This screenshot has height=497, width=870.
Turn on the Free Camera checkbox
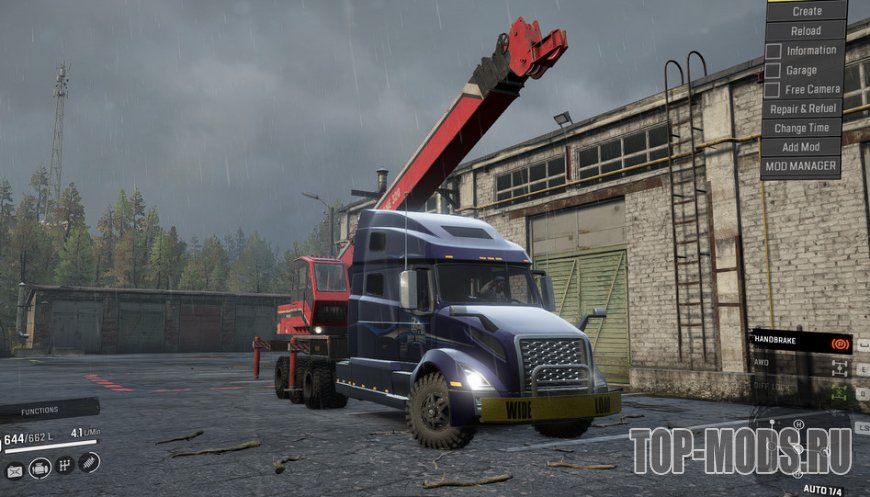coord(774,89)
